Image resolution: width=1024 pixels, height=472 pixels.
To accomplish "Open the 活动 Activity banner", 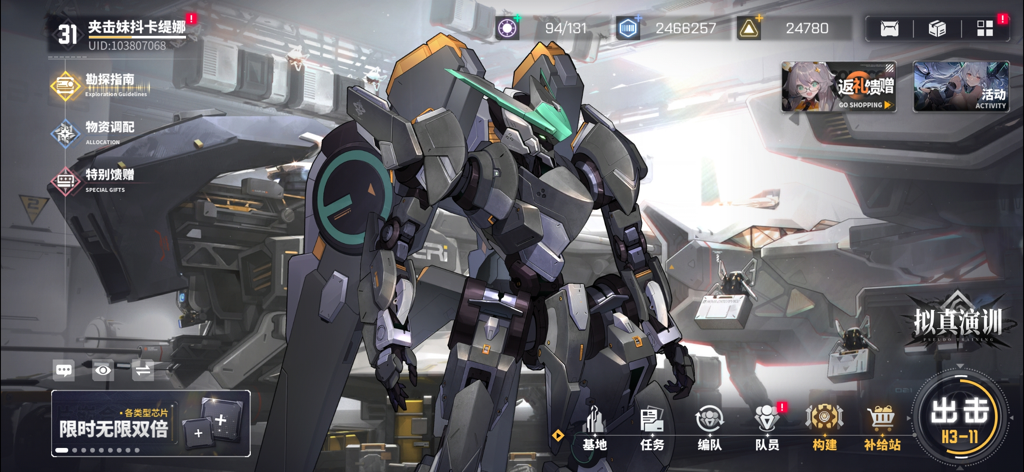I will coord(961,86).
